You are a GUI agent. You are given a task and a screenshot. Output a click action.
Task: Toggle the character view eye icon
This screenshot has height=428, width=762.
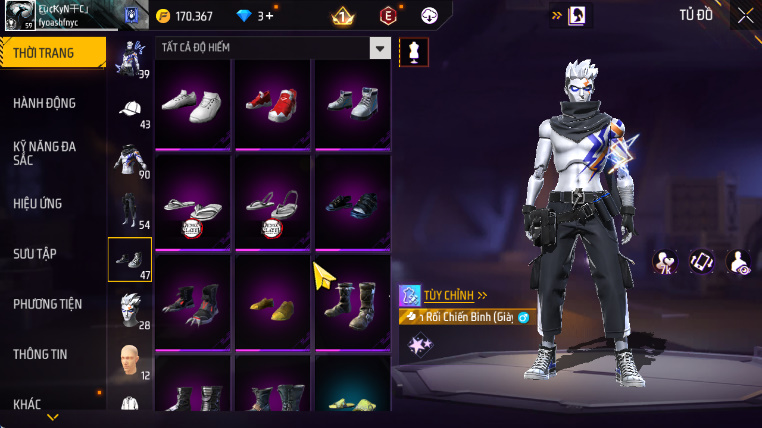click(x=739, y=261)
